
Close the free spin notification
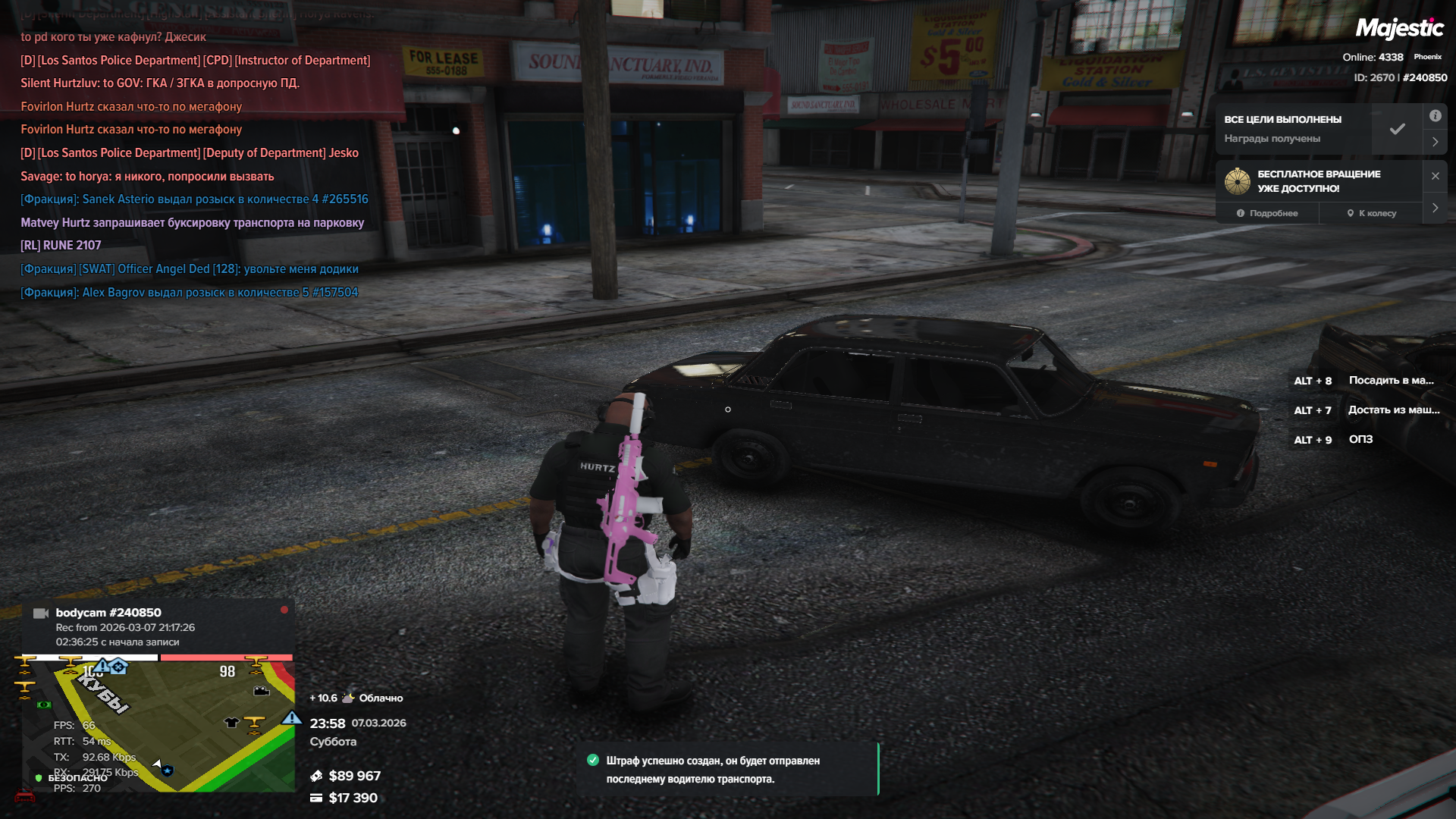click(x=1435, y=176)
